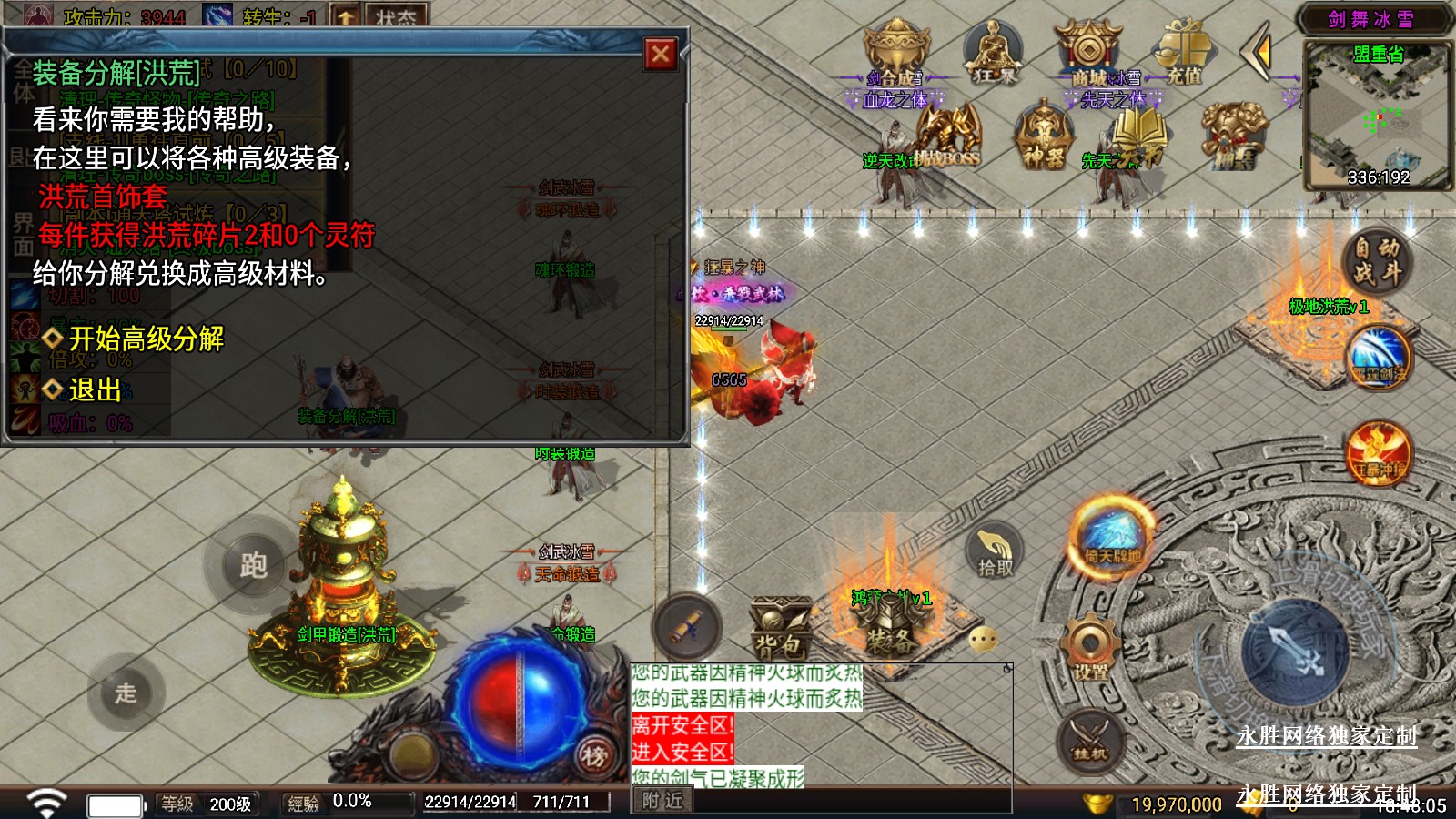Close the 装备分解 dialog with the red X
The image size is (1456, 819).
point(661,55)
